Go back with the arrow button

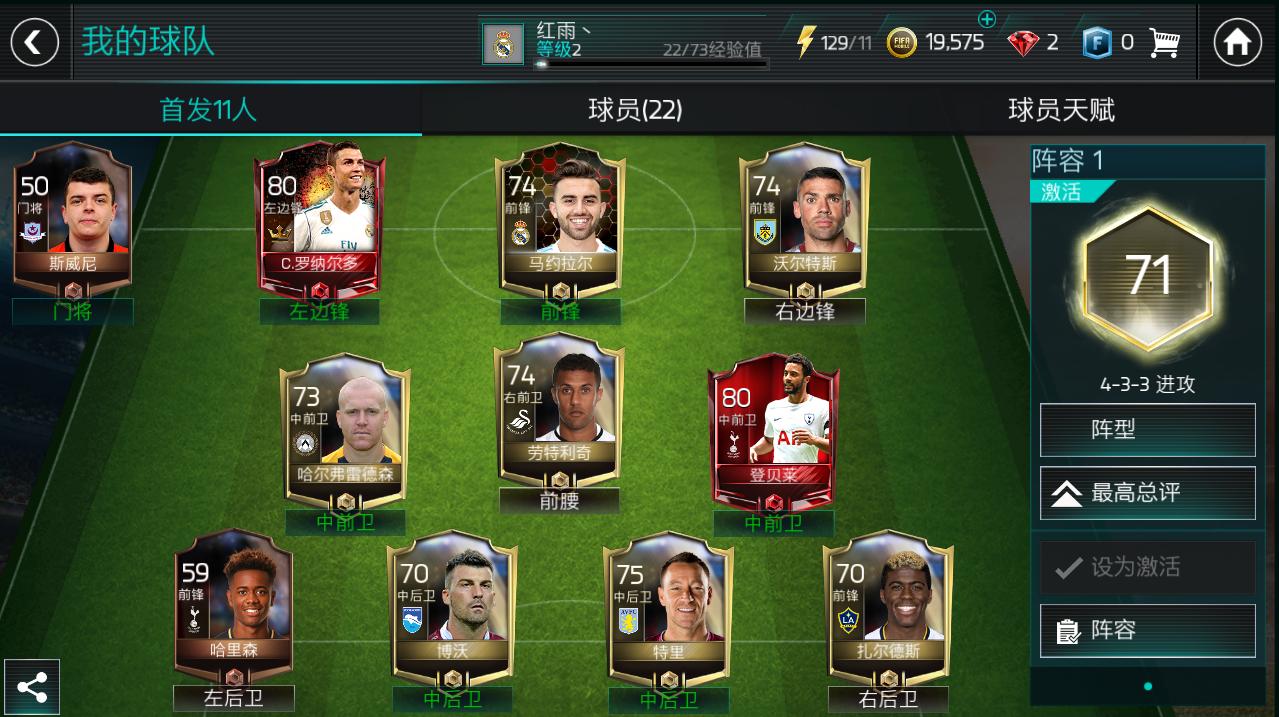pyautogui.click(x=34, y=42)
